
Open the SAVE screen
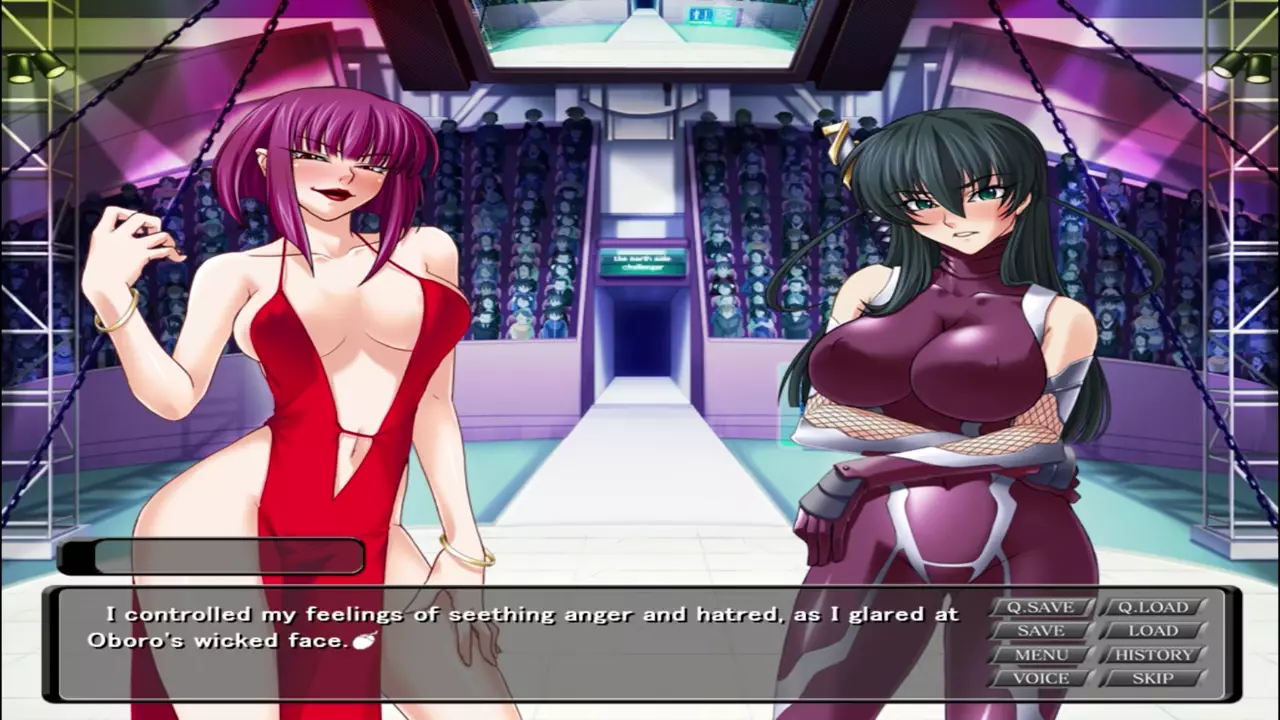1040,631
